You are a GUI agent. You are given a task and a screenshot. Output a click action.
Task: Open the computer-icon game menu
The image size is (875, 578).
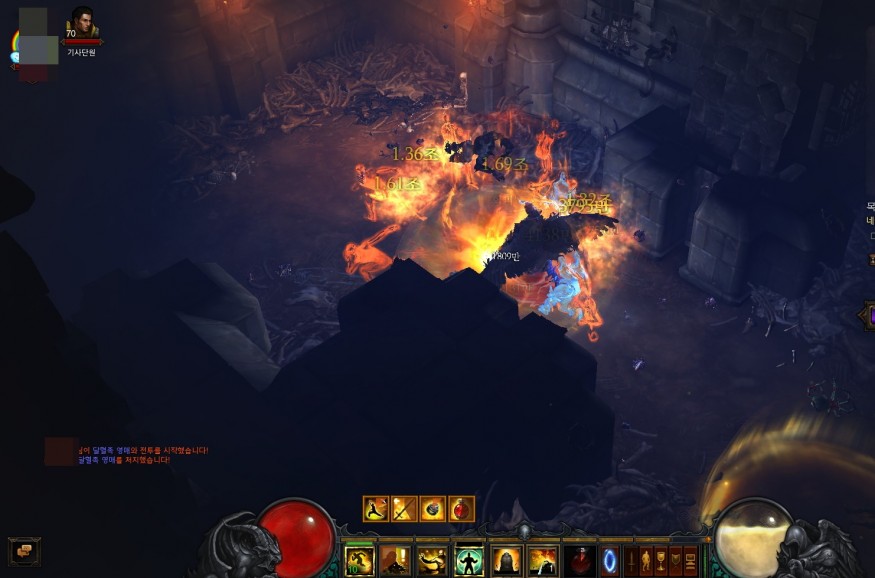690,558
